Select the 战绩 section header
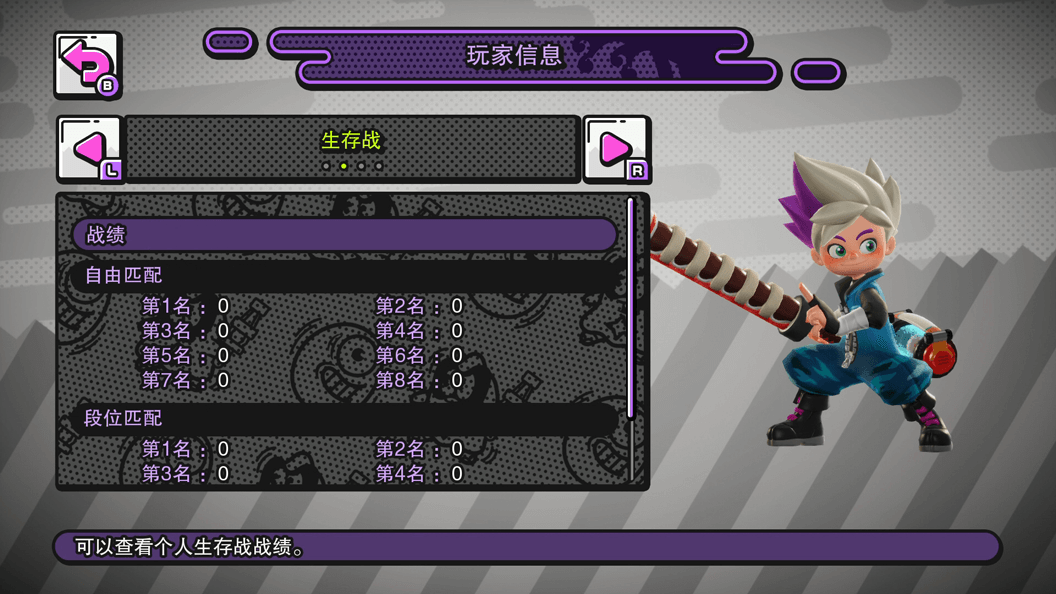Viewport: 1056px width, 594px height. coord(344,235)
